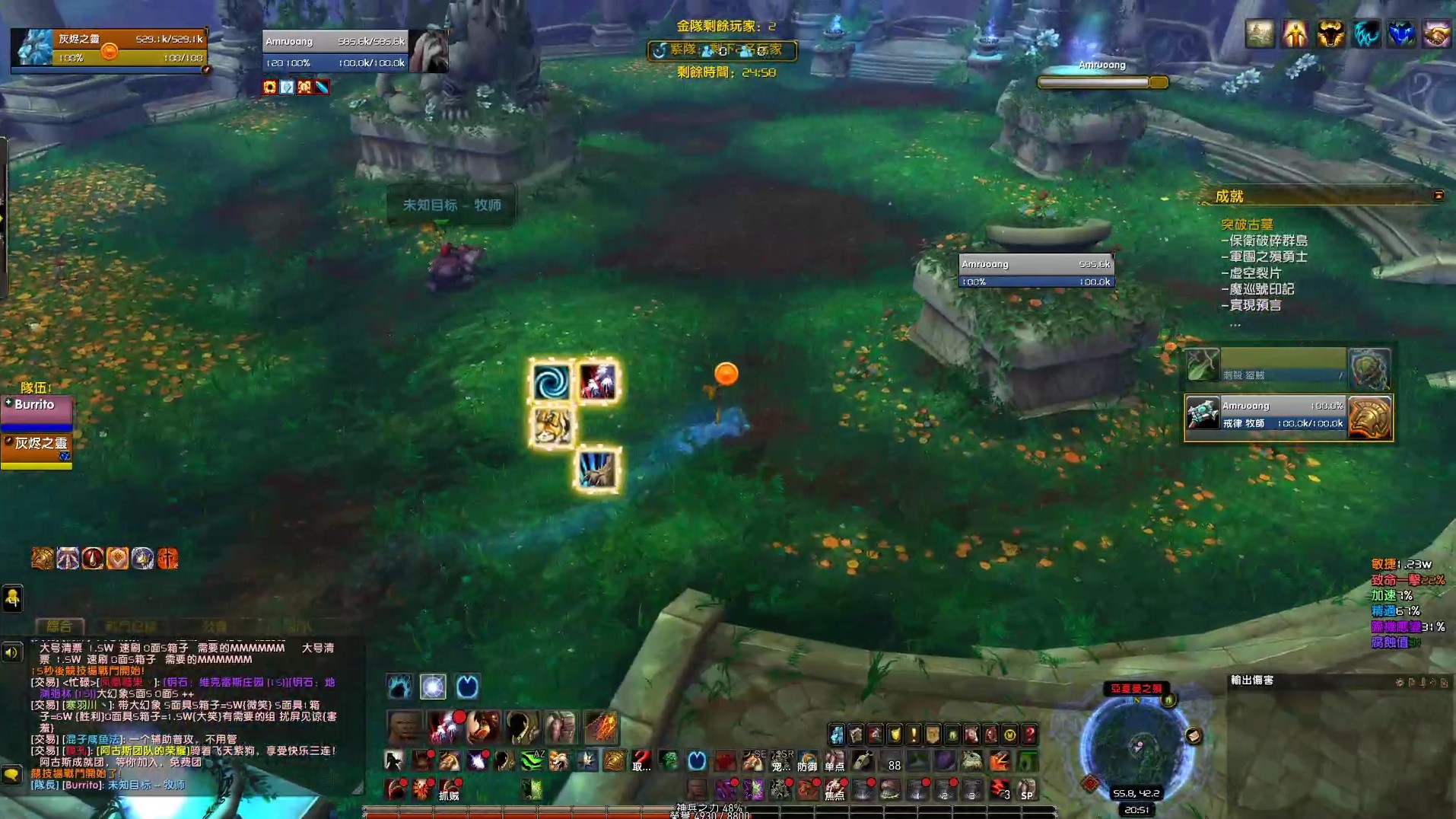This screenshot has height=819, width=1456.
Task: Select the glowing bull buff icon top-right
Action: (x=1330, y=34)
